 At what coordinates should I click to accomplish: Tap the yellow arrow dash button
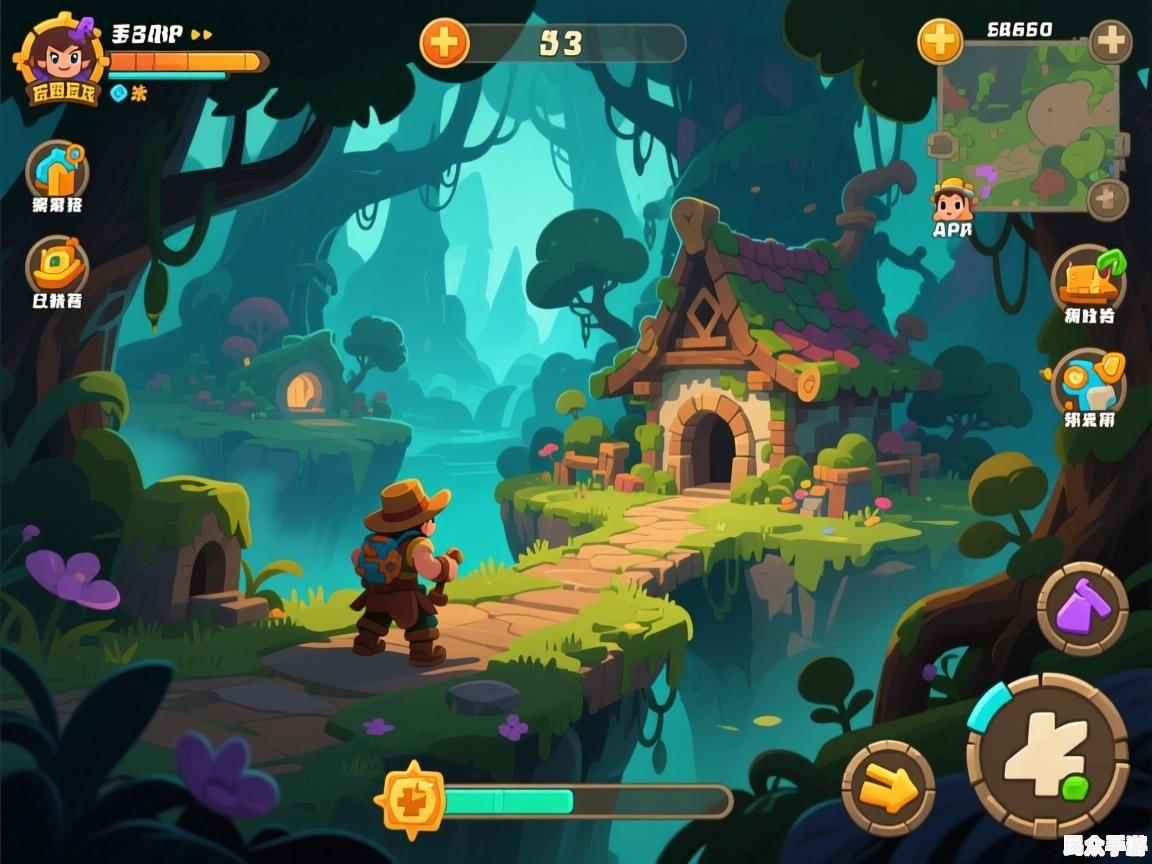click(888, 789)
